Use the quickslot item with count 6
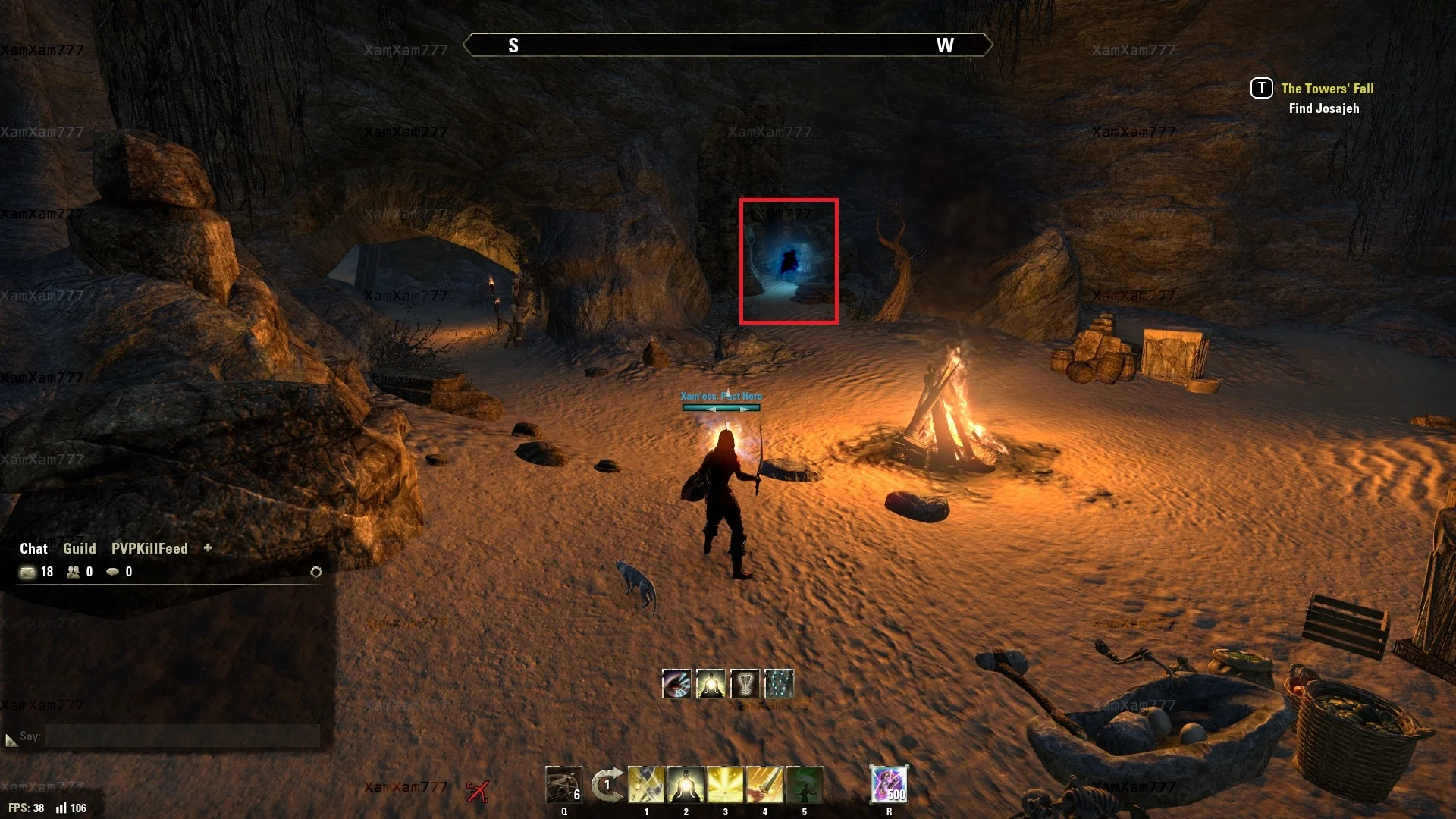1456x819 pixels. click(563, 785)
